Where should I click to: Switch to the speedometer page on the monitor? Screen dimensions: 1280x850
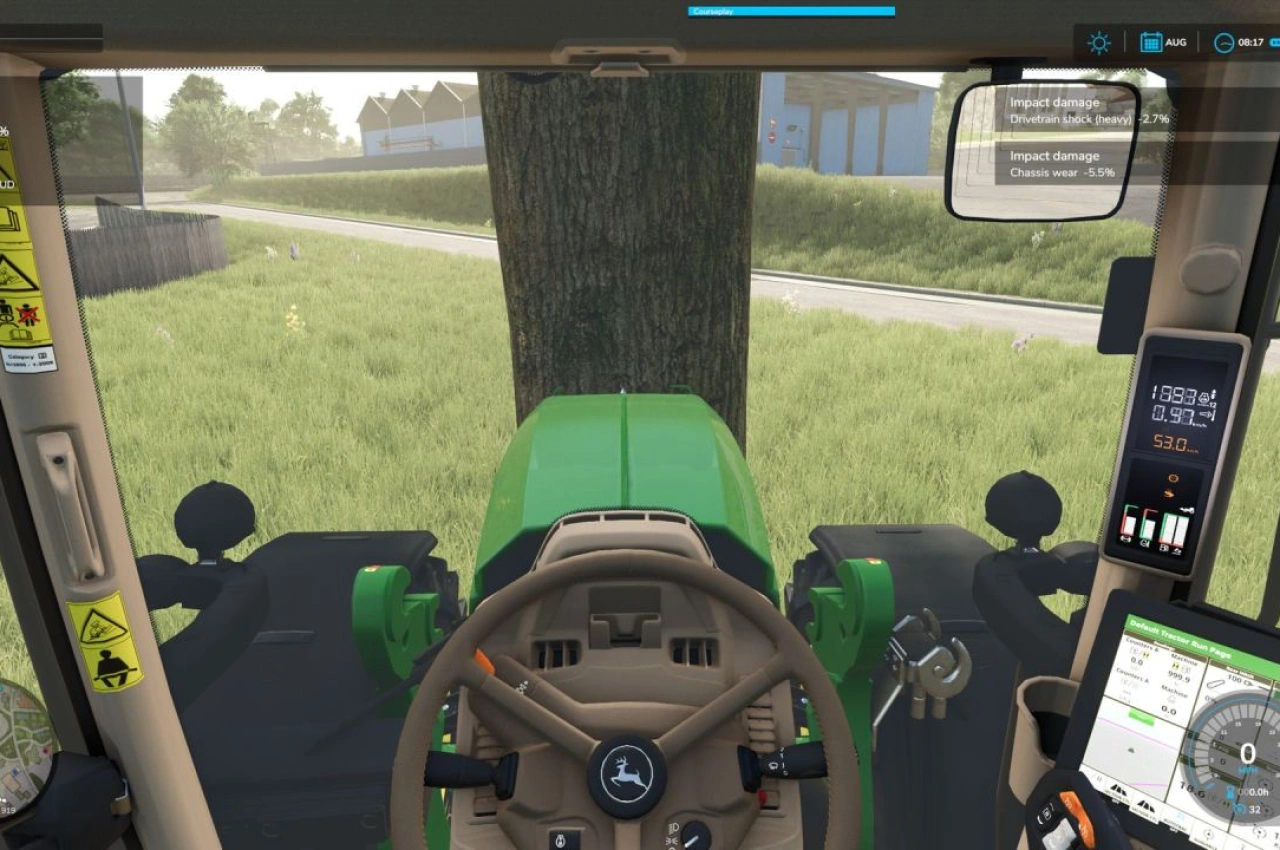pos(1247,748)
